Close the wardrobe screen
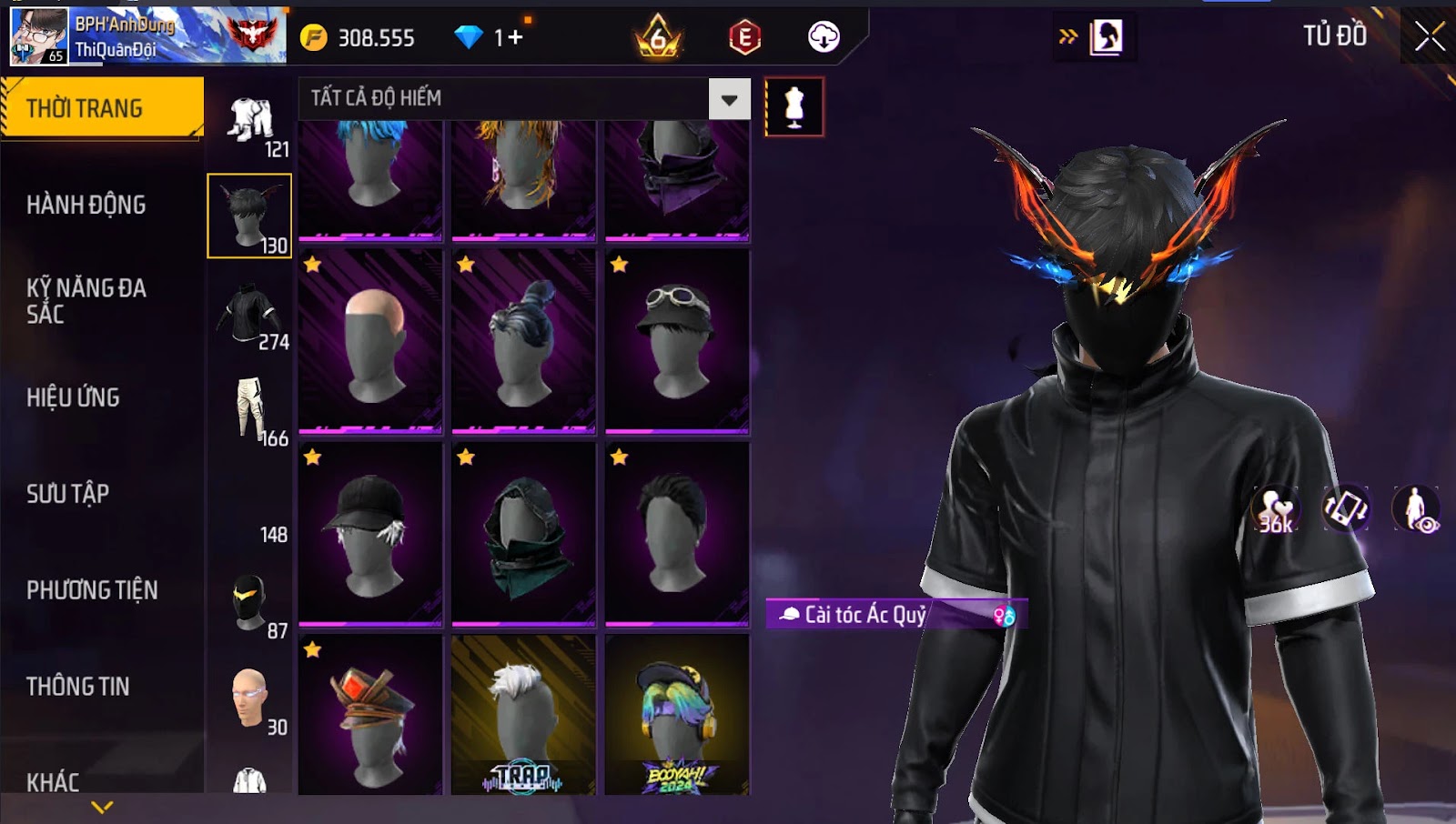Image resolution: width=1456 pixels, height=824 pixels. pos(1429,37)
